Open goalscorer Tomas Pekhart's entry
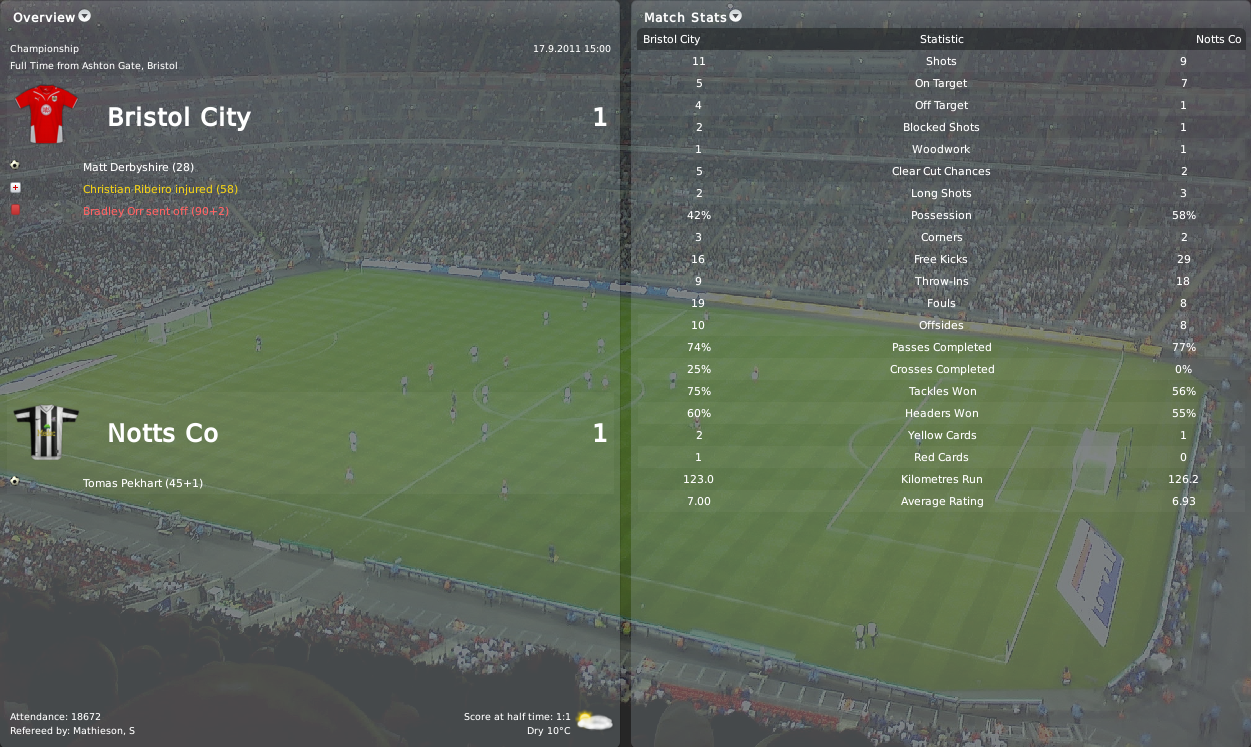The width and height of the screenshot is (1251, 747). pos(143,483)
